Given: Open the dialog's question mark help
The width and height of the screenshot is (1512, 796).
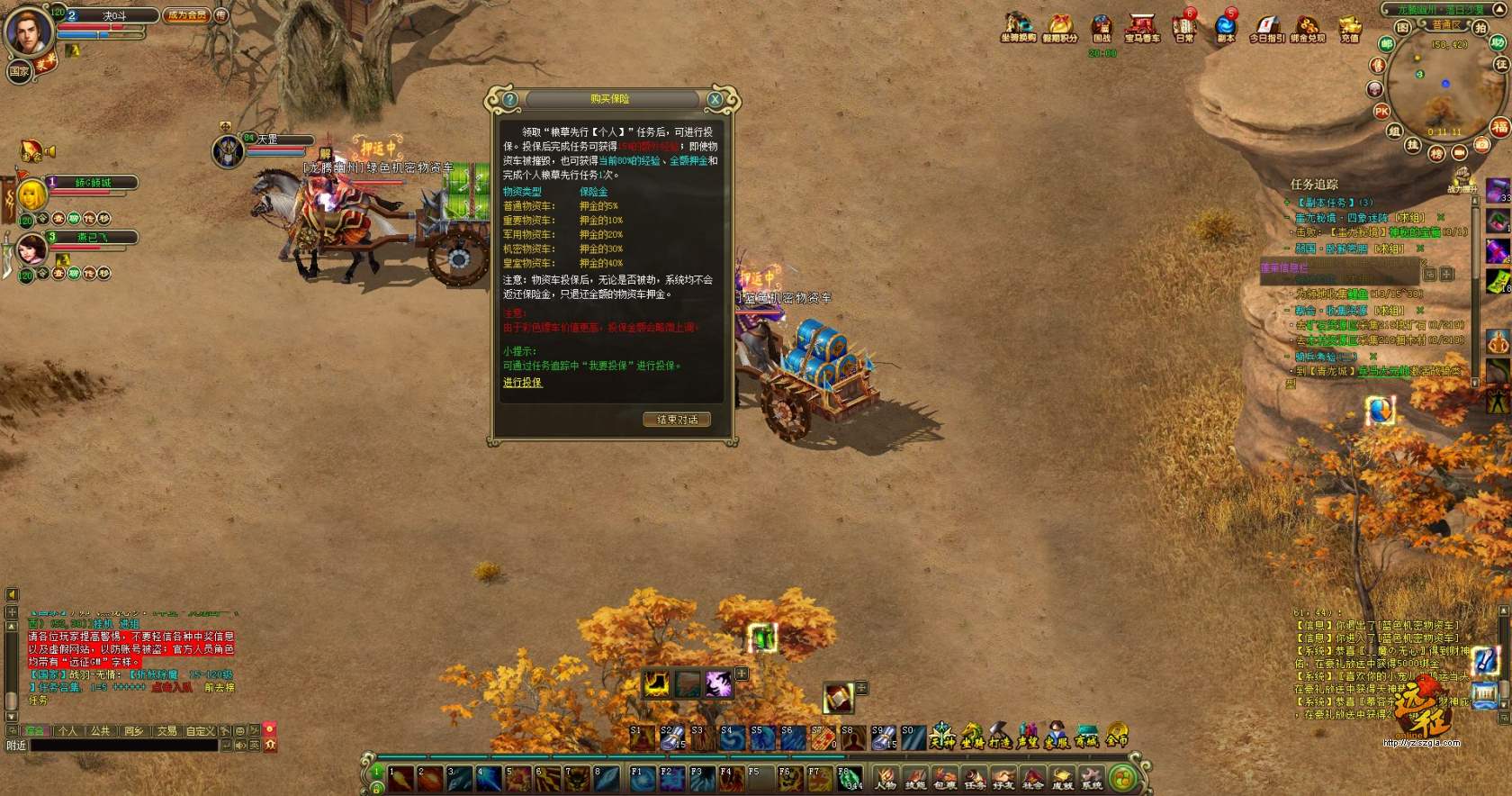Looking at the screenshot, I should (510, 99).
